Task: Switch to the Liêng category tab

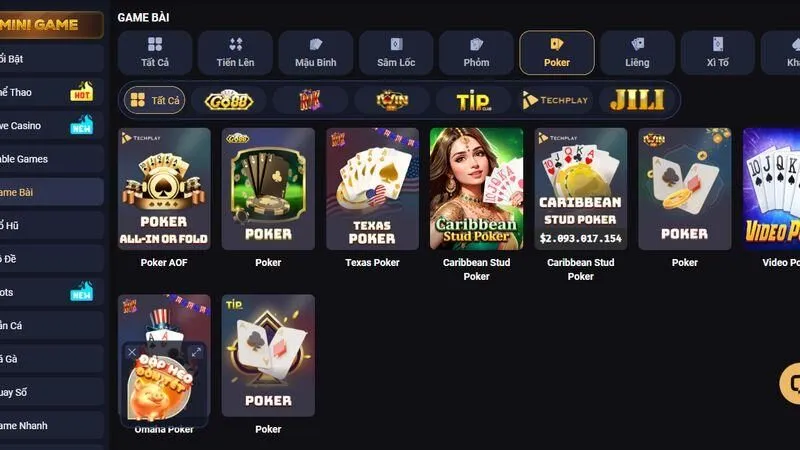Action: [637, 52]
